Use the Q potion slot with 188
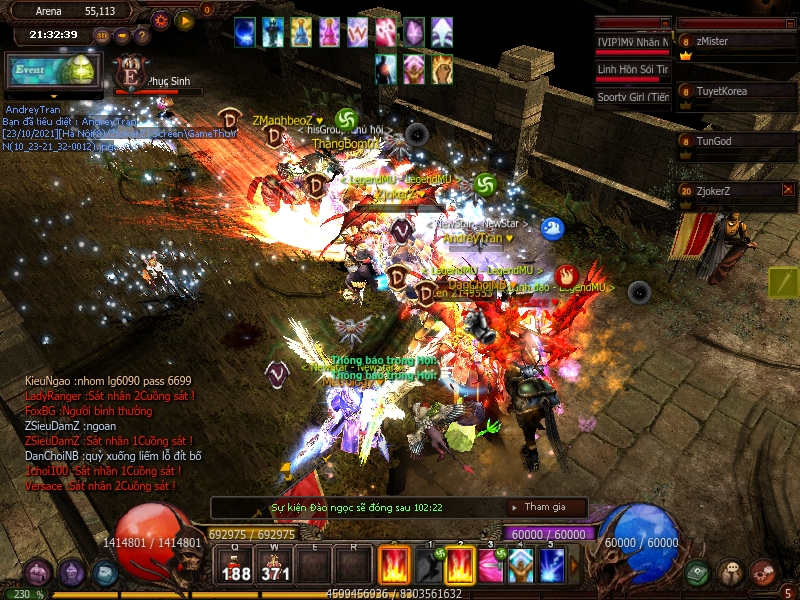800x600 pixels. tap(236, 566)
